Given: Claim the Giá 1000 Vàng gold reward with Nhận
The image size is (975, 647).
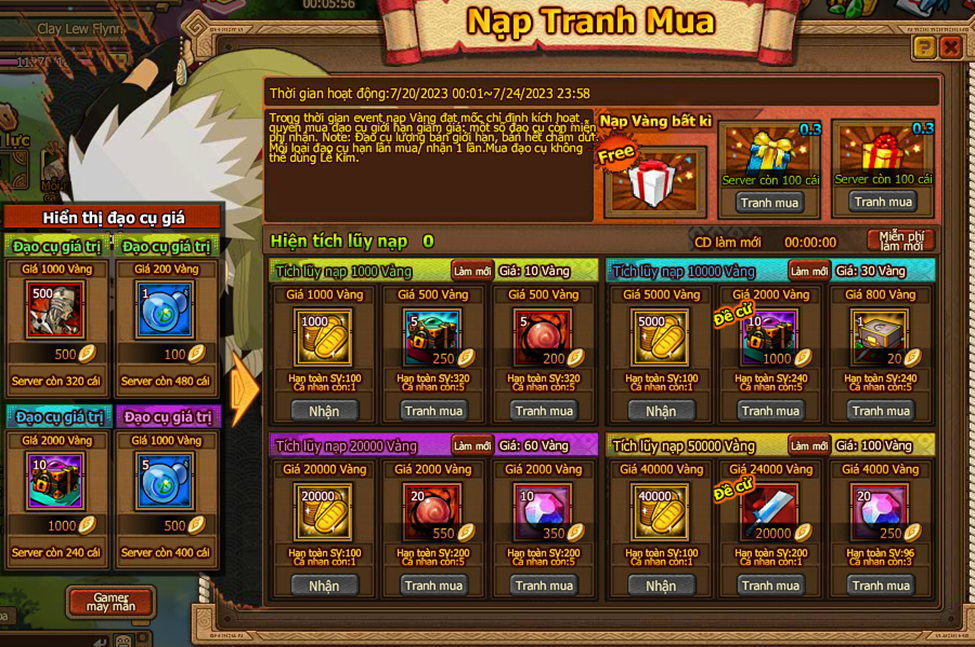Looking at the screenshot, I should coord(324,411).
